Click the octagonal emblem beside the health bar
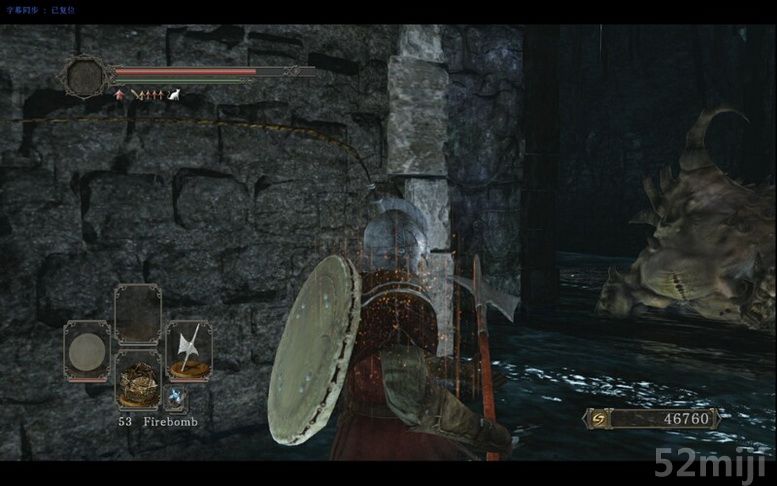The width and height of the screenshot is (777, 486). [87, 76]
